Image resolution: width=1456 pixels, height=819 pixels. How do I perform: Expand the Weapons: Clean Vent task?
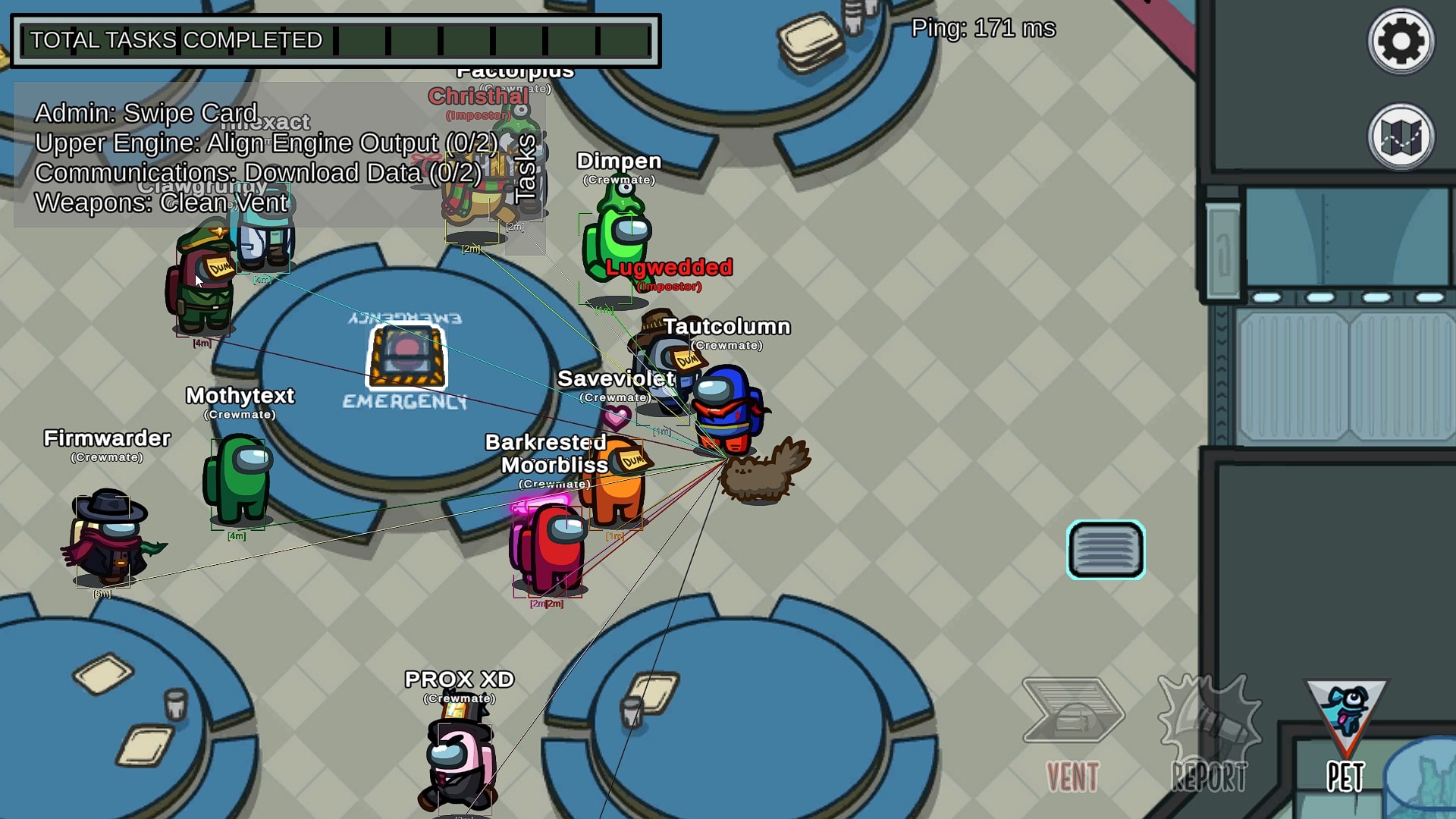point(160,203)
